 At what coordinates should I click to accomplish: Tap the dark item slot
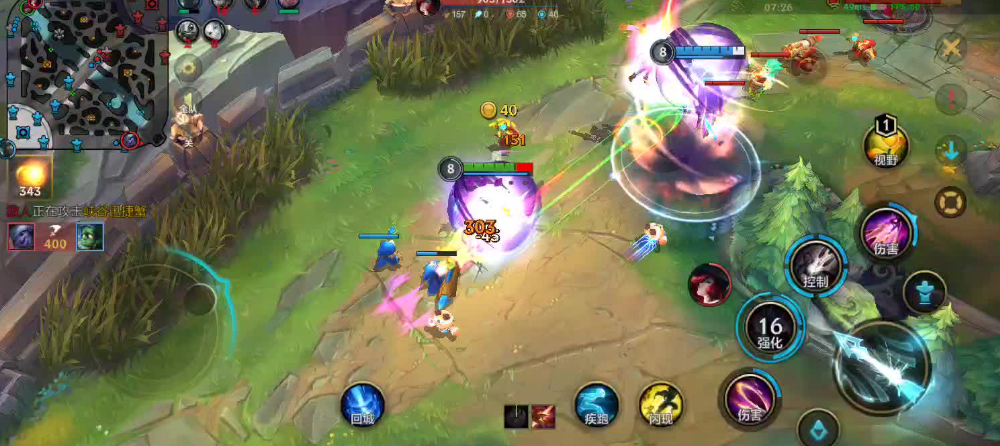pyautogui.click(x=516, y=416)
